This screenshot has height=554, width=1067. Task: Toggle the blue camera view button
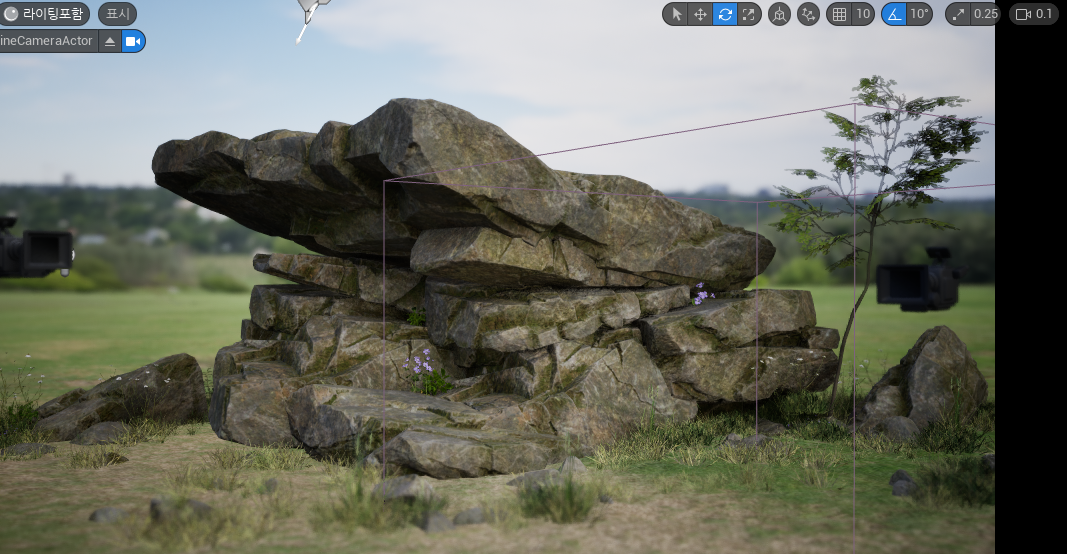pyautogui.click(x=133, y=41)
